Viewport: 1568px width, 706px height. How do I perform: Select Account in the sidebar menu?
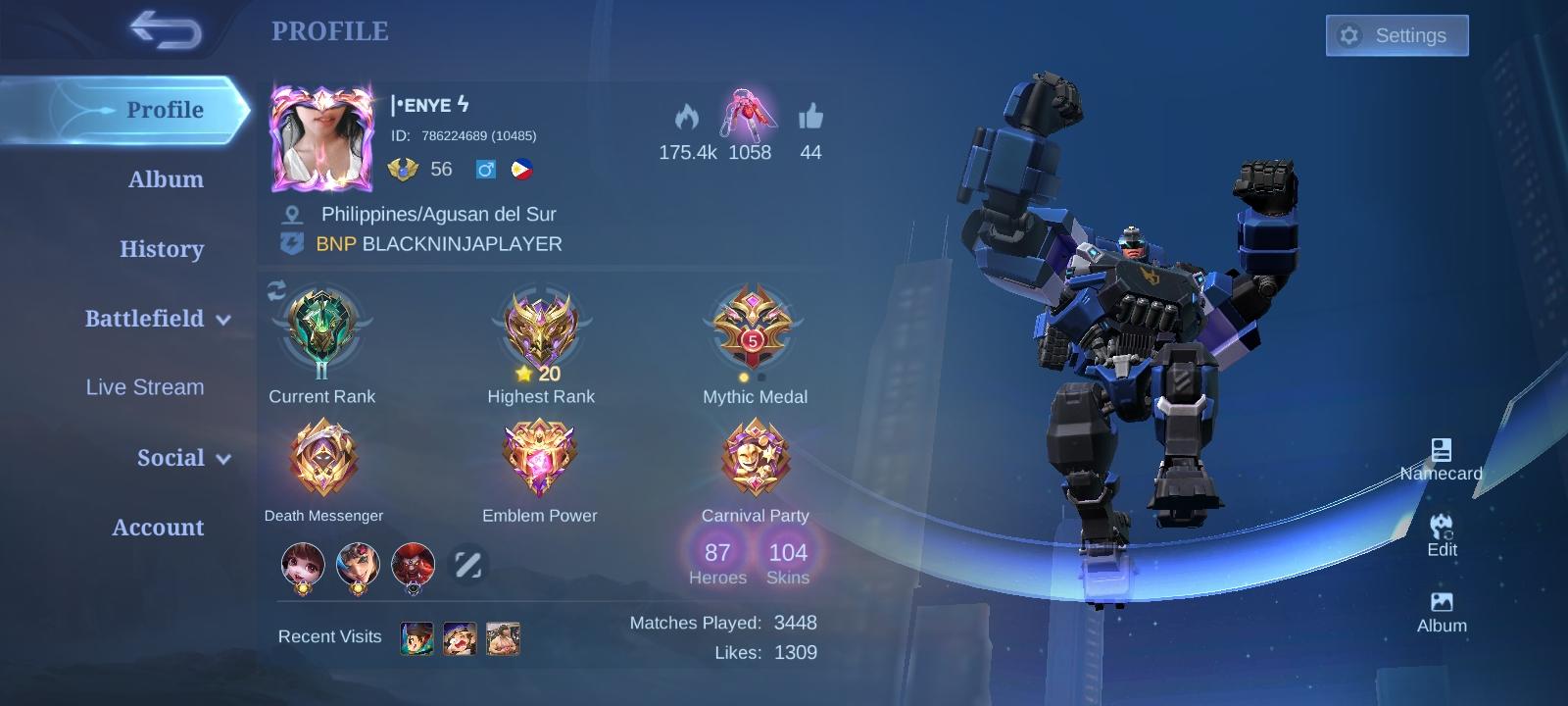coord(157,527)
